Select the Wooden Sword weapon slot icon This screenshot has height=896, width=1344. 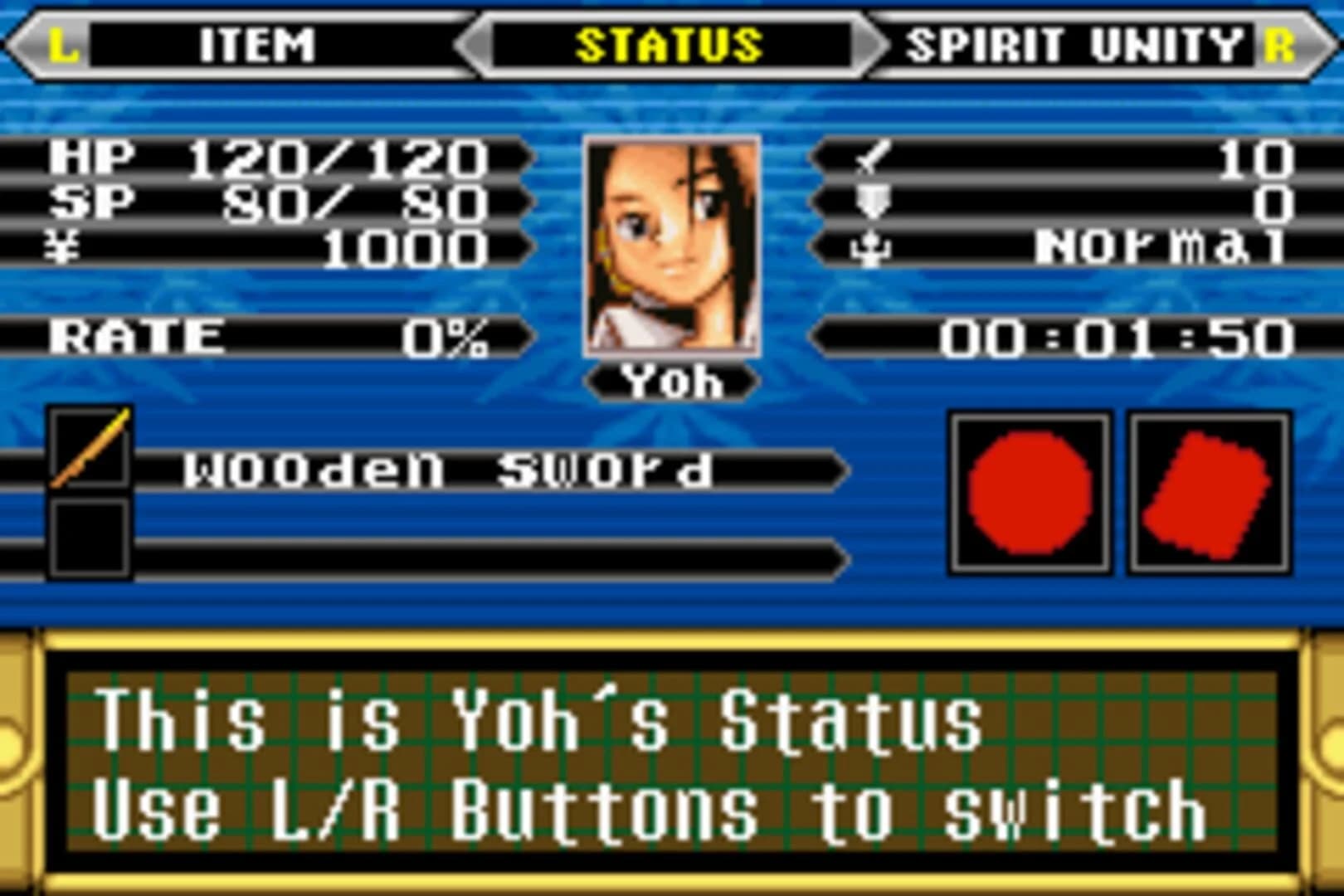89,450
